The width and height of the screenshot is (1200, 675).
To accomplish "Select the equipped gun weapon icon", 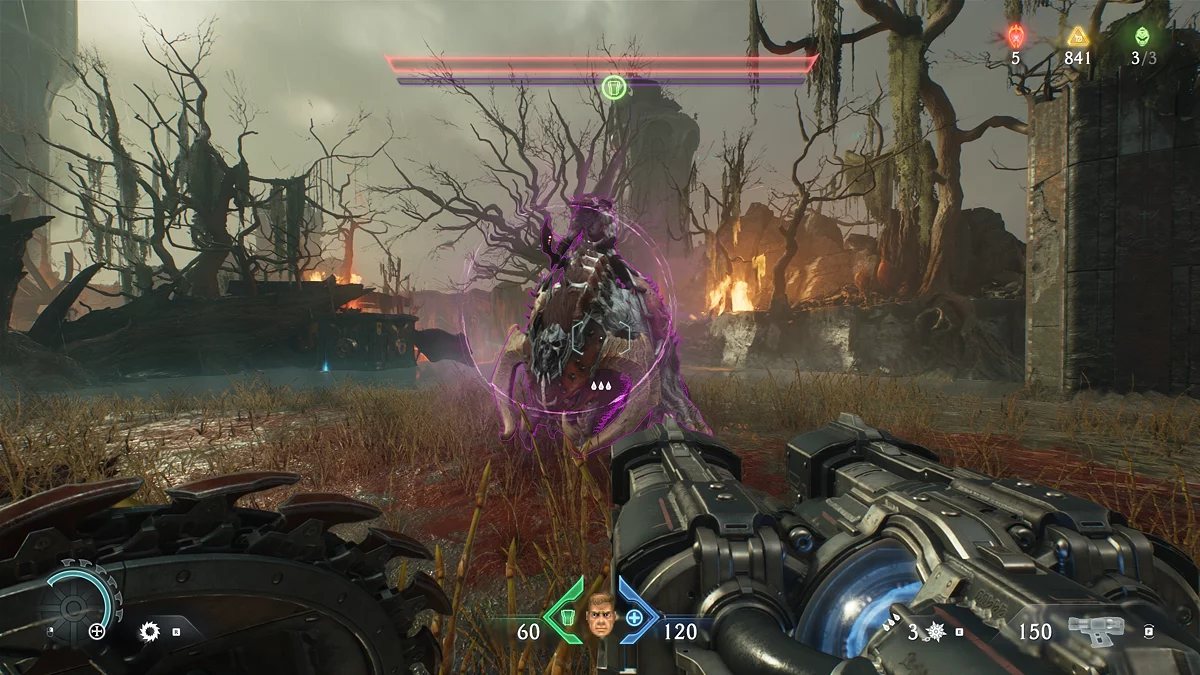I will click(1094, 630).
